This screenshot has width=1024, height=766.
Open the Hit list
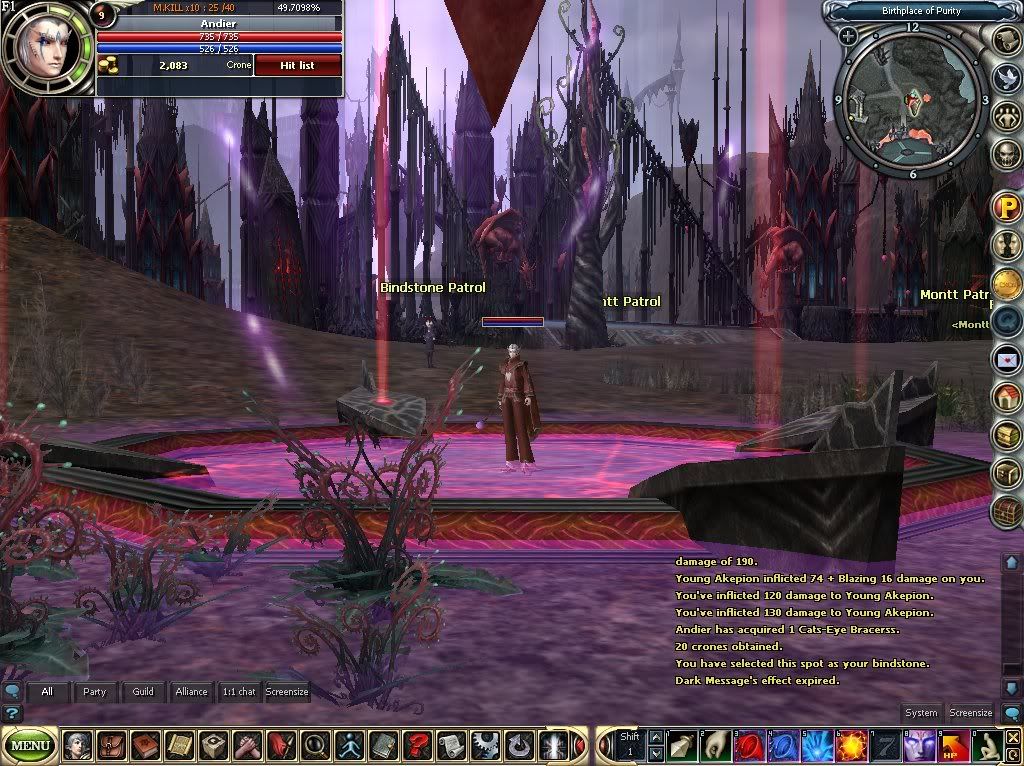298,65
